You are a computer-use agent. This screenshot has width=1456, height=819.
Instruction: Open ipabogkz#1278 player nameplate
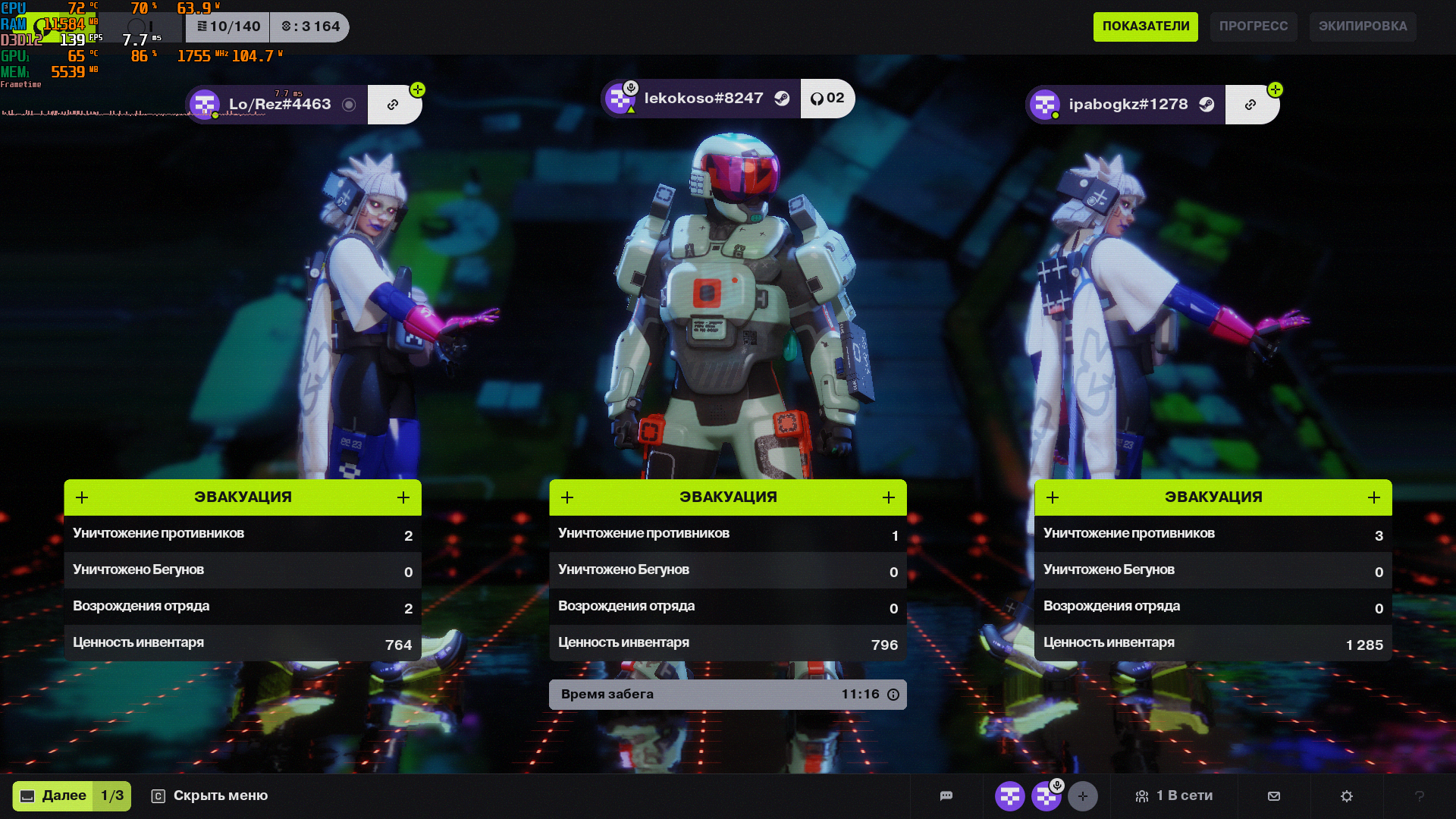click(1127, 105)
